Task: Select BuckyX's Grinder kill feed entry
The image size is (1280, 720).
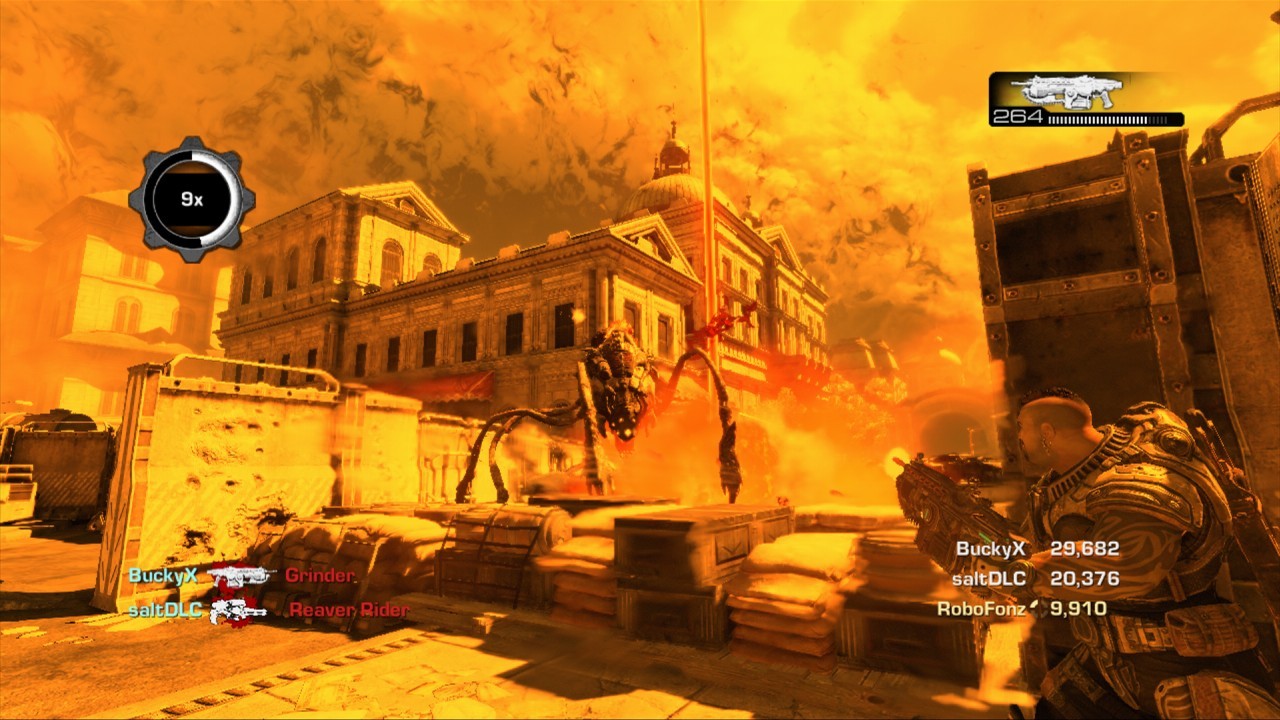Action: coord(242,576)
